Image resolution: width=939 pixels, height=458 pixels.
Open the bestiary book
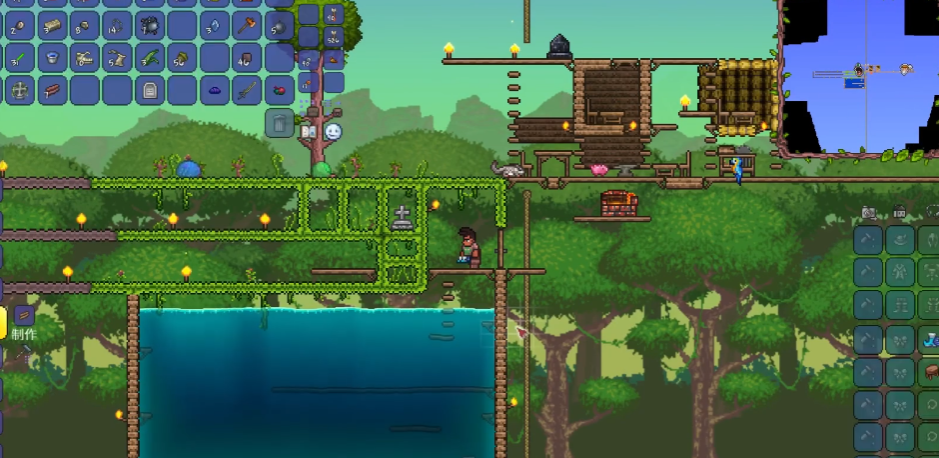[x=309, y=132]
